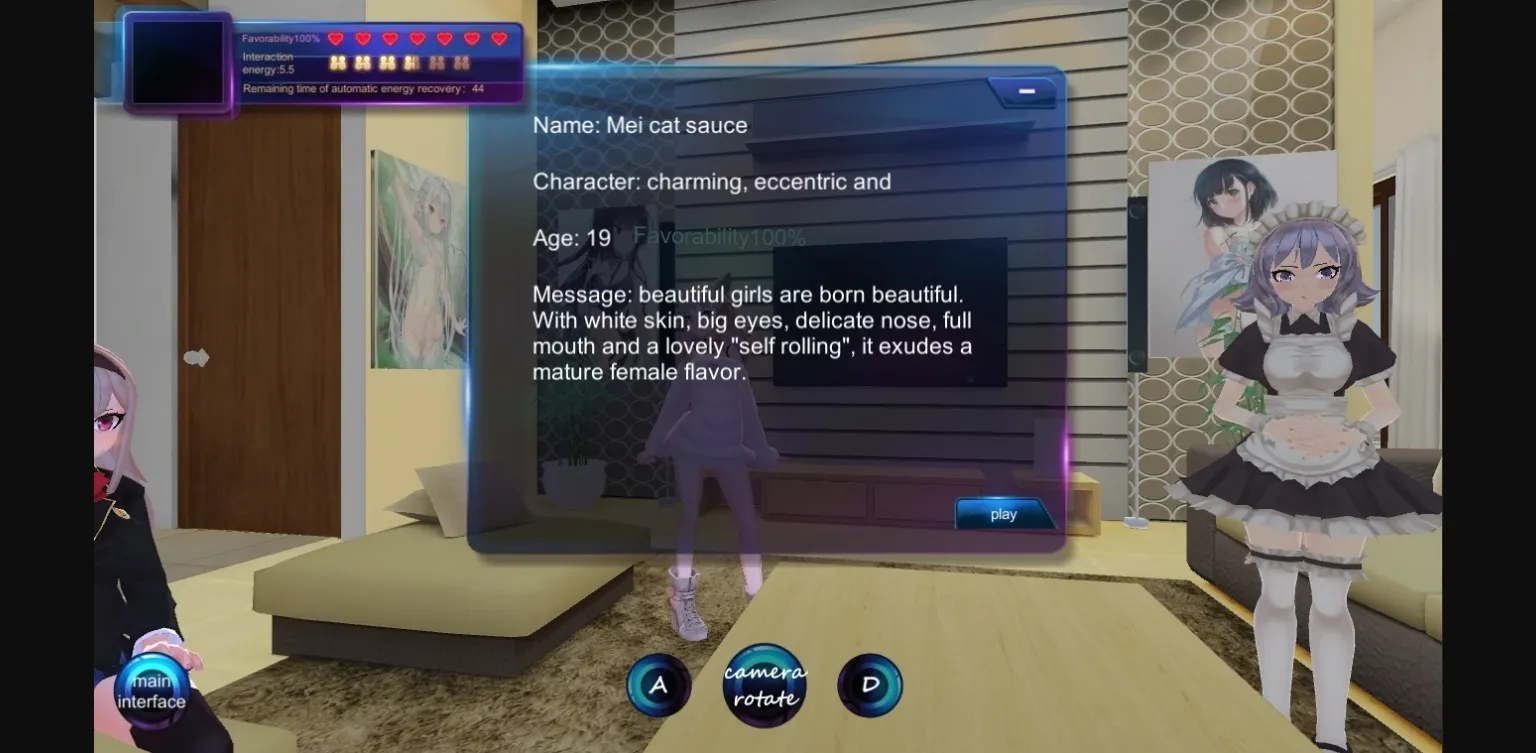
Task: Click the faded Favorability100% watermark text
Action: click(720, 238)
